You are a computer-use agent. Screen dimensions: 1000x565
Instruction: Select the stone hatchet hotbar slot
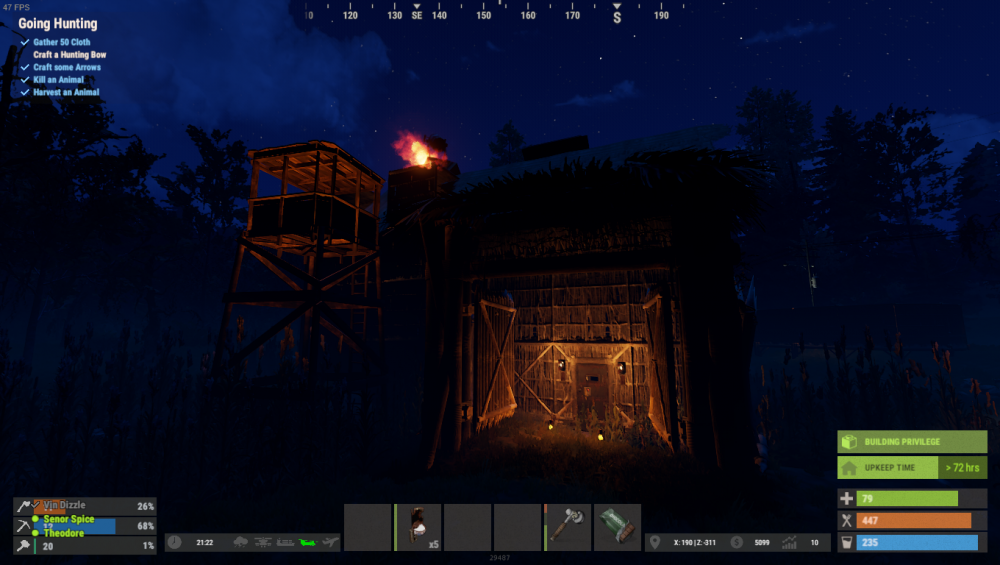tap(568, 527)
